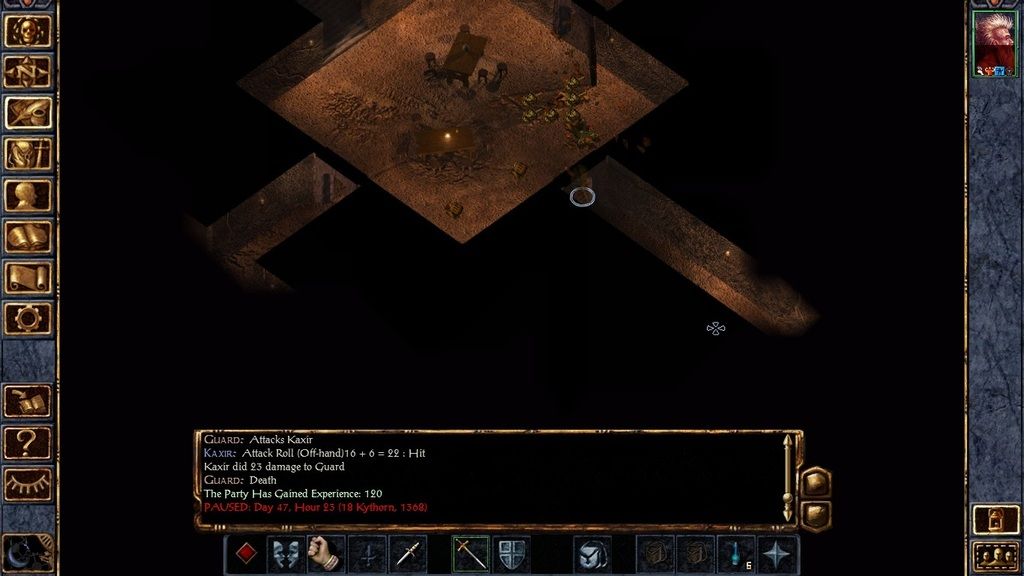Open the options gear menu
This screenshot has width=1024, height=576.
pos(28,318)
